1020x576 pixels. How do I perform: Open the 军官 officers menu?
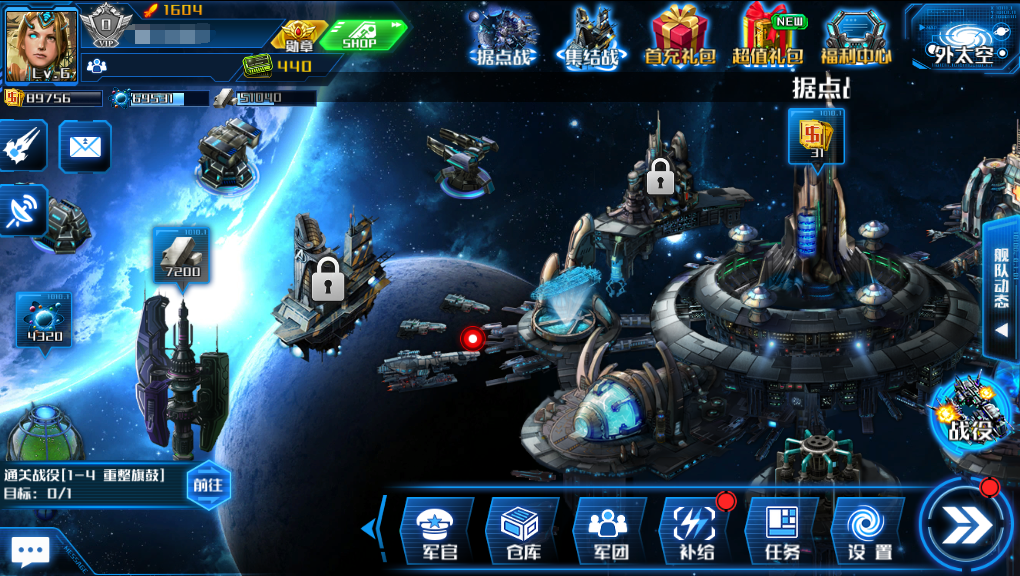click(x=436, y=530)
